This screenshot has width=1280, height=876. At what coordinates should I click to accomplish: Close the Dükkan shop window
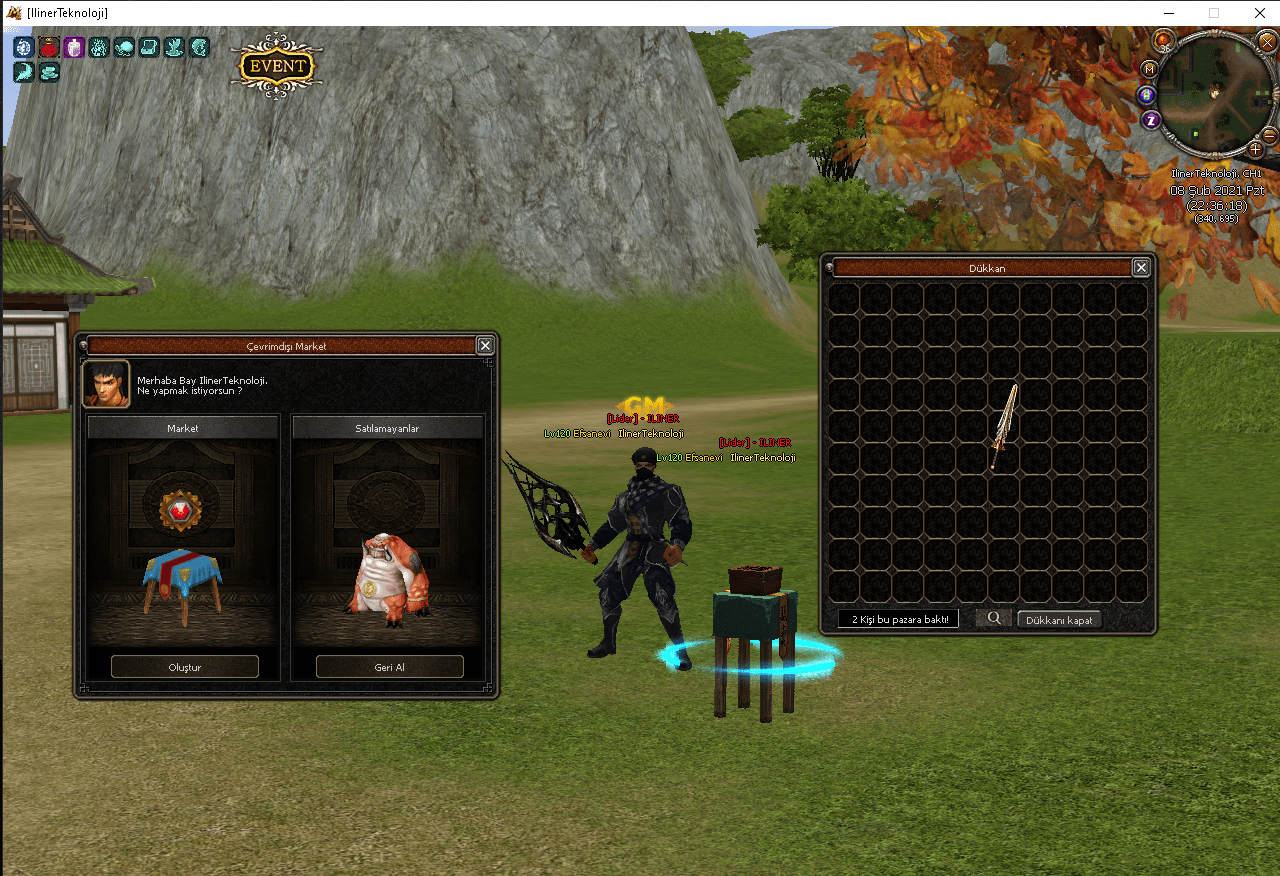pos(1141,268)
